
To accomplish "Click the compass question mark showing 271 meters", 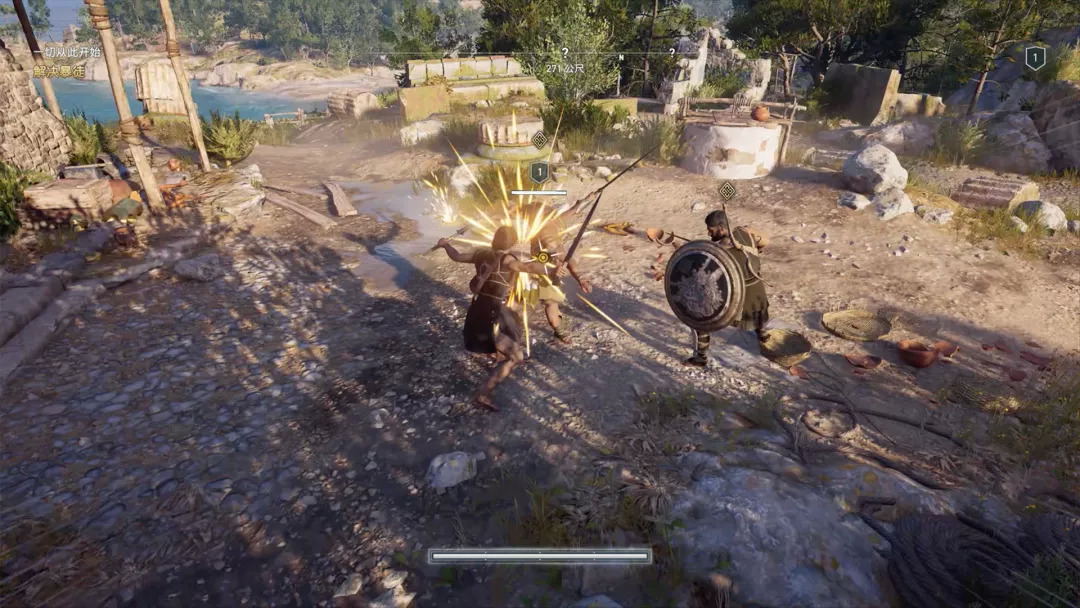I will coord(565,53).
